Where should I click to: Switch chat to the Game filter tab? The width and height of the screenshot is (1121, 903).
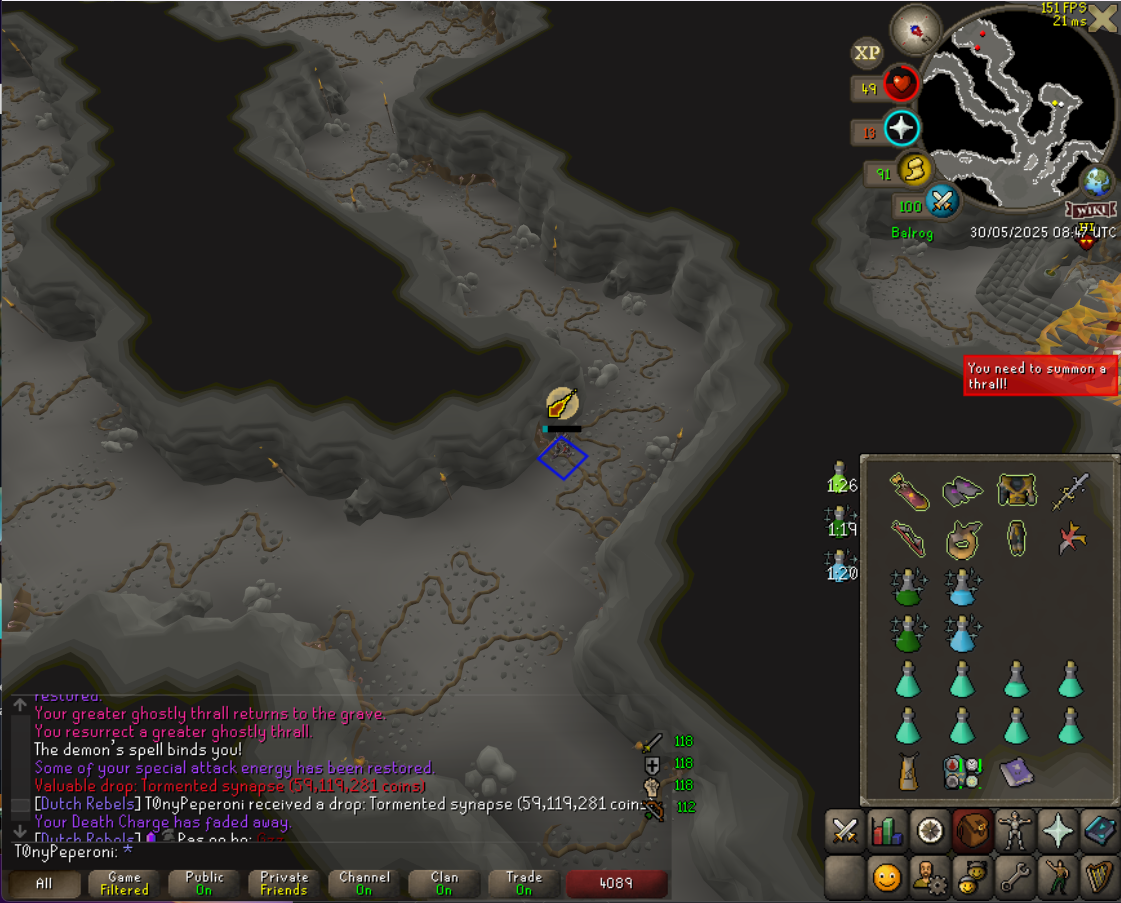(x=125, y=884)
